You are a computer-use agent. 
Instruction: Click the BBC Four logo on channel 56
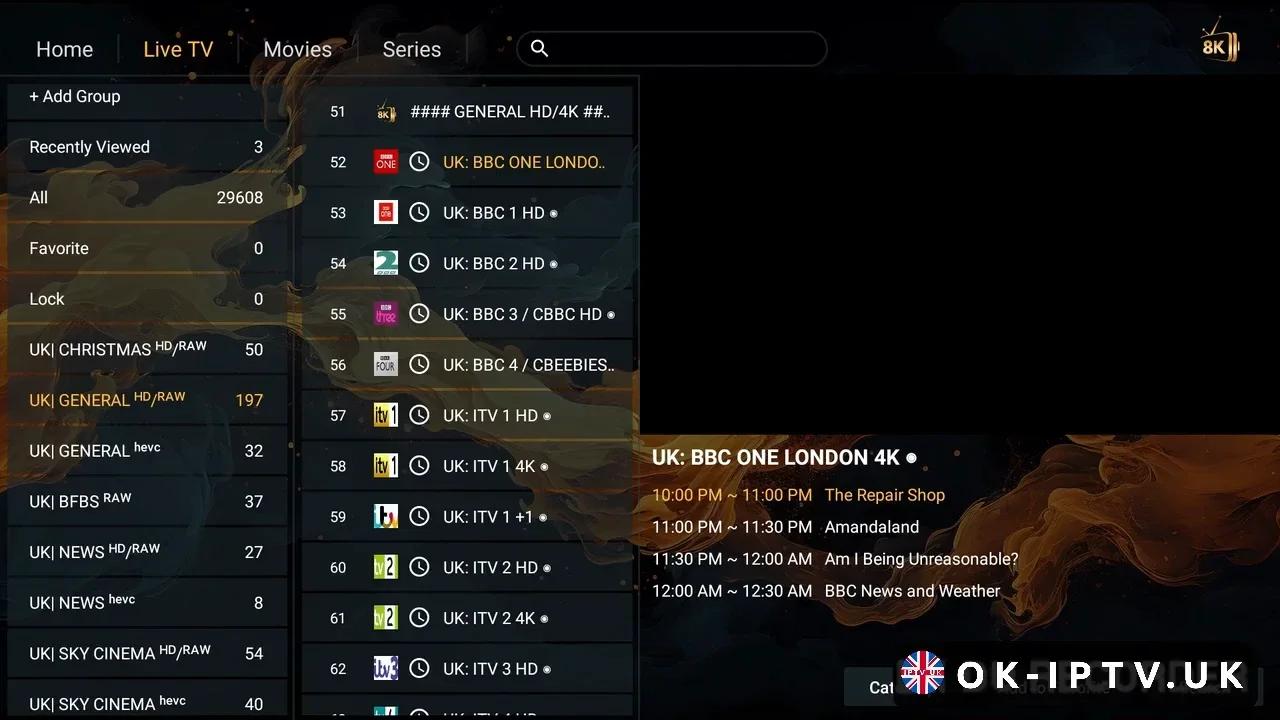385,364
